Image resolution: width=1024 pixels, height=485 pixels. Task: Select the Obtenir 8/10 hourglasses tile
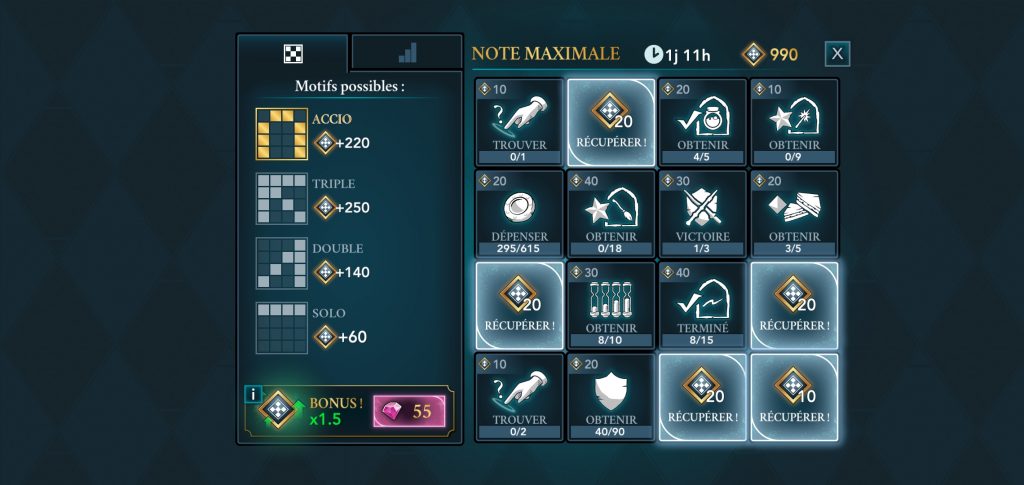tap(611, 306)
